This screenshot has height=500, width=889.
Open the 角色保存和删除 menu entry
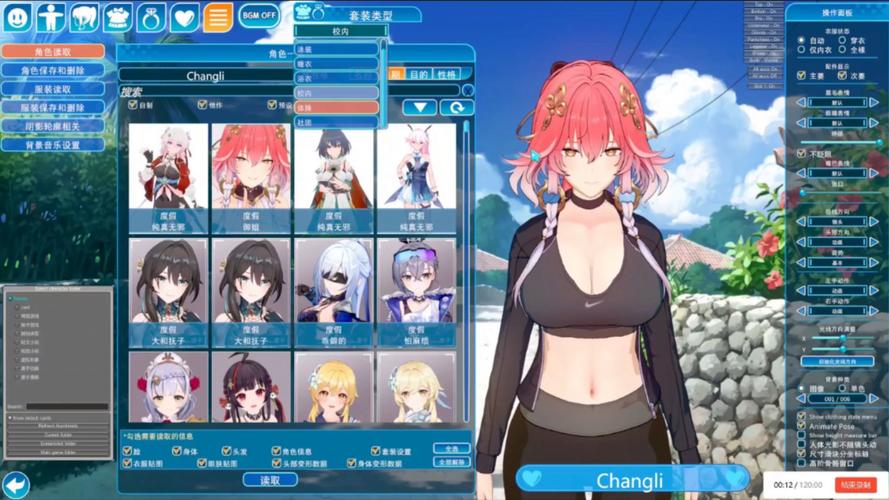[x=52, y=71]
